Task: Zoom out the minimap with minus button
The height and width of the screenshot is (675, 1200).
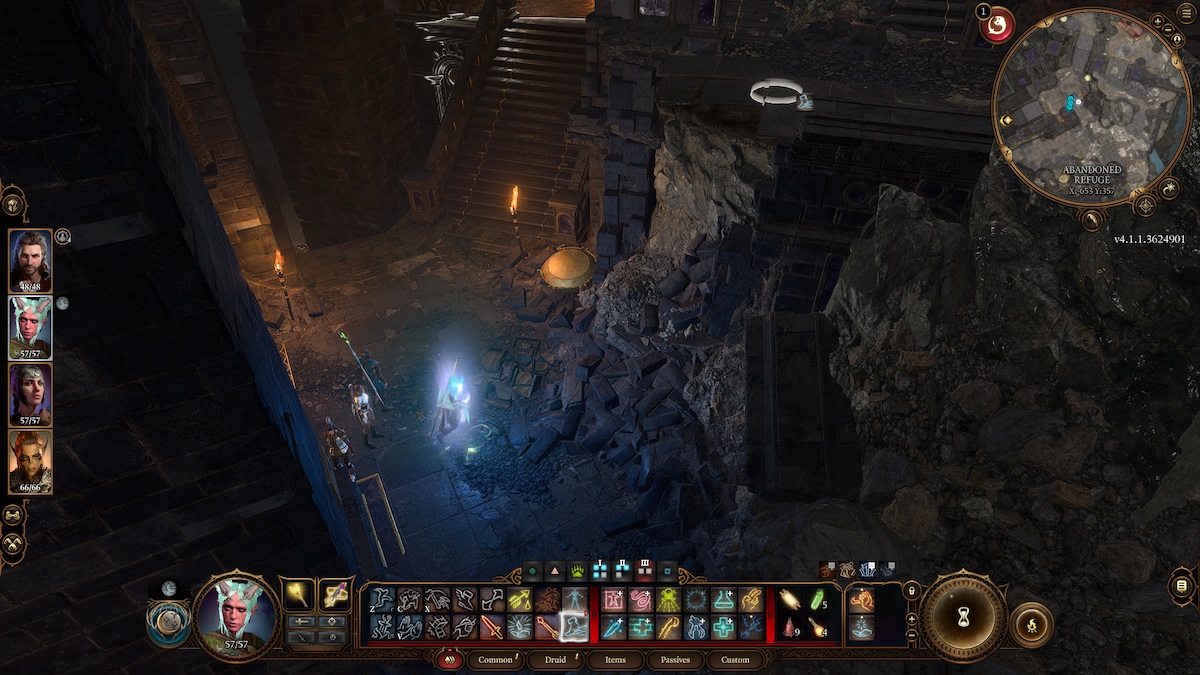Action: click(912, 636)
